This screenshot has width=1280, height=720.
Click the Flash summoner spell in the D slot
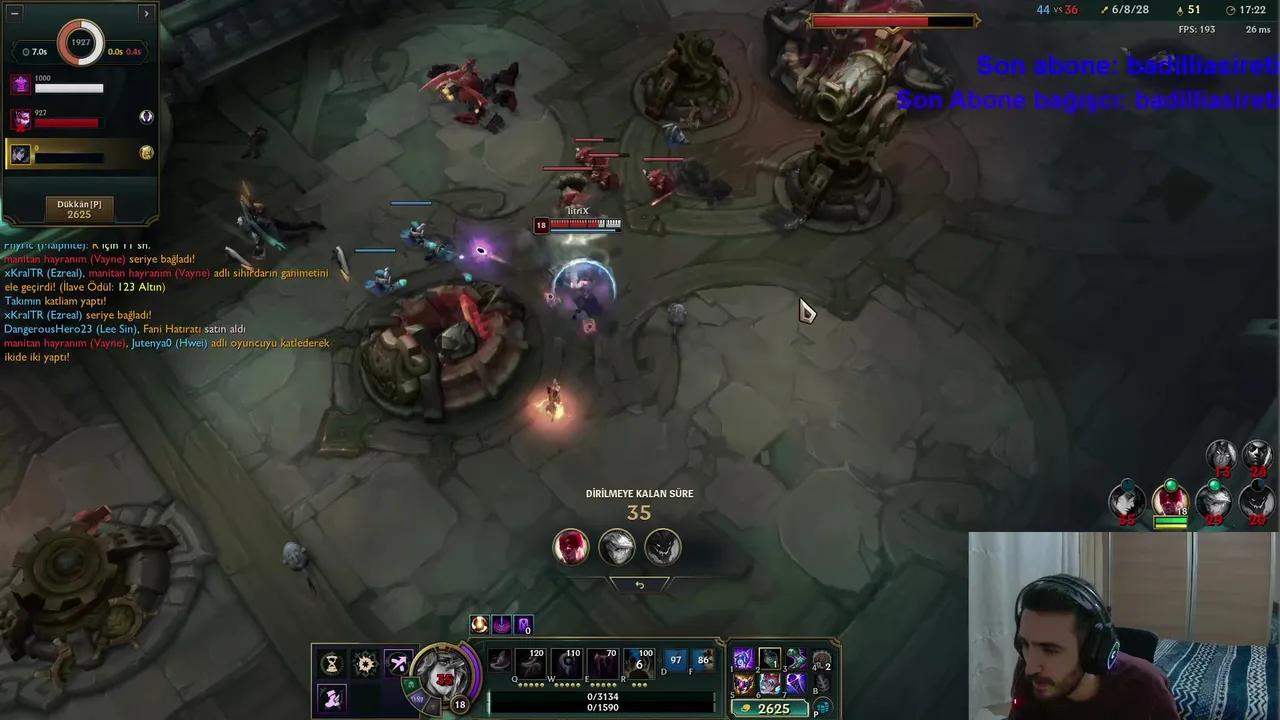(676, 661)
